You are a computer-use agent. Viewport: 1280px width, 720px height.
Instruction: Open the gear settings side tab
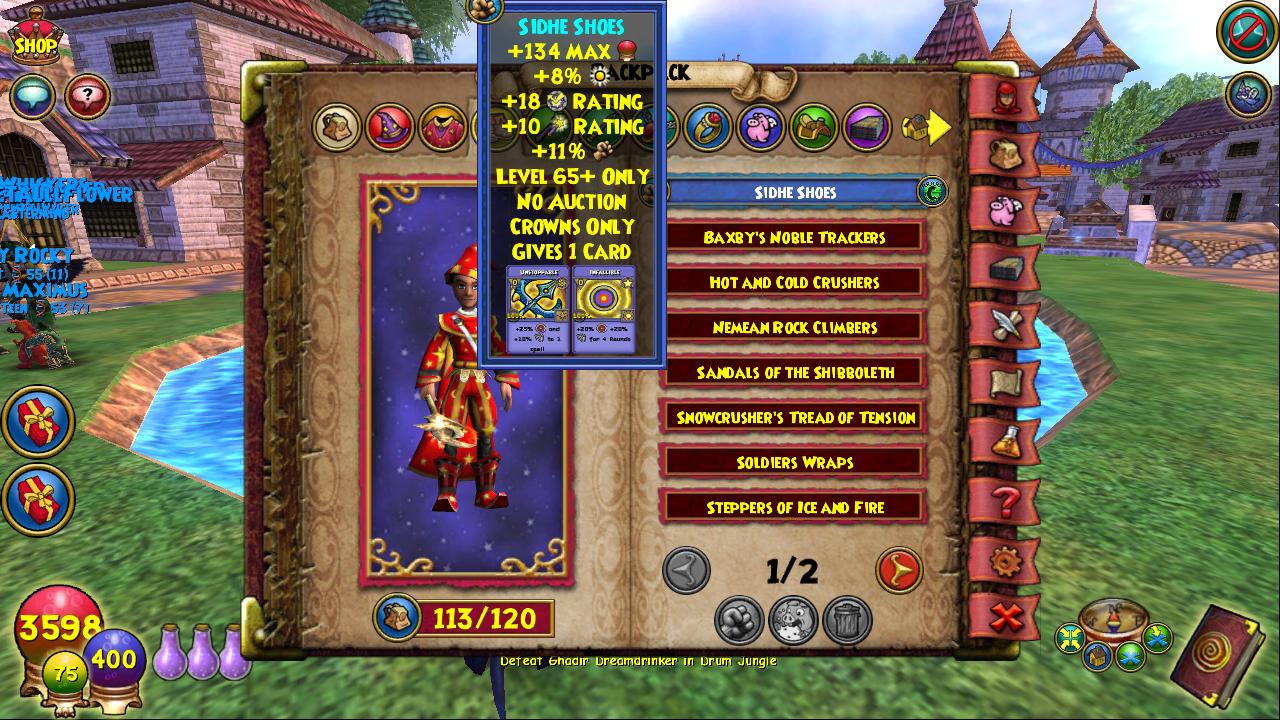tap(1005, 562)
